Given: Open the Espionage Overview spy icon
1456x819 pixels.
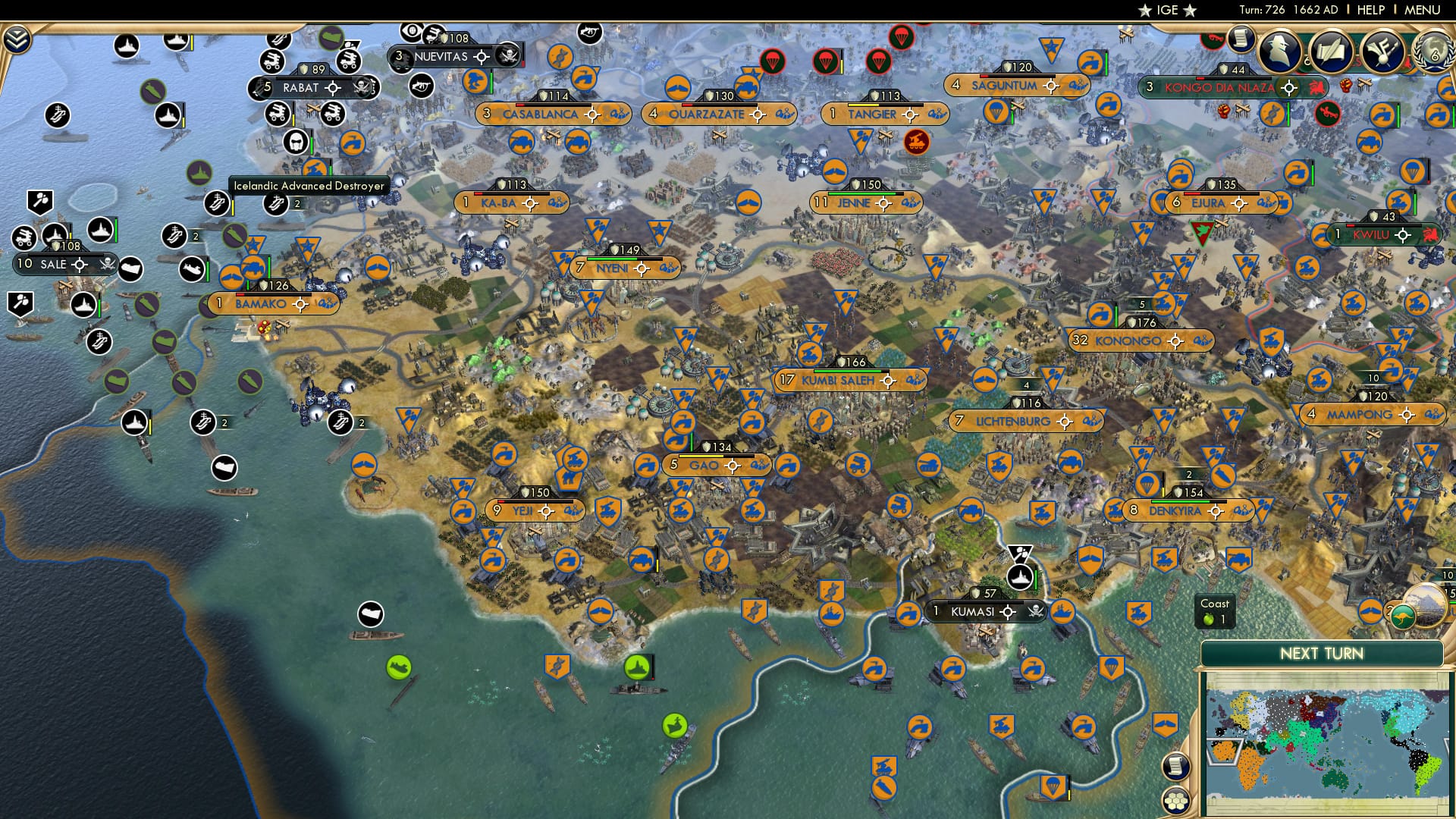Looking at the screenshot, I should [1279, 51].
